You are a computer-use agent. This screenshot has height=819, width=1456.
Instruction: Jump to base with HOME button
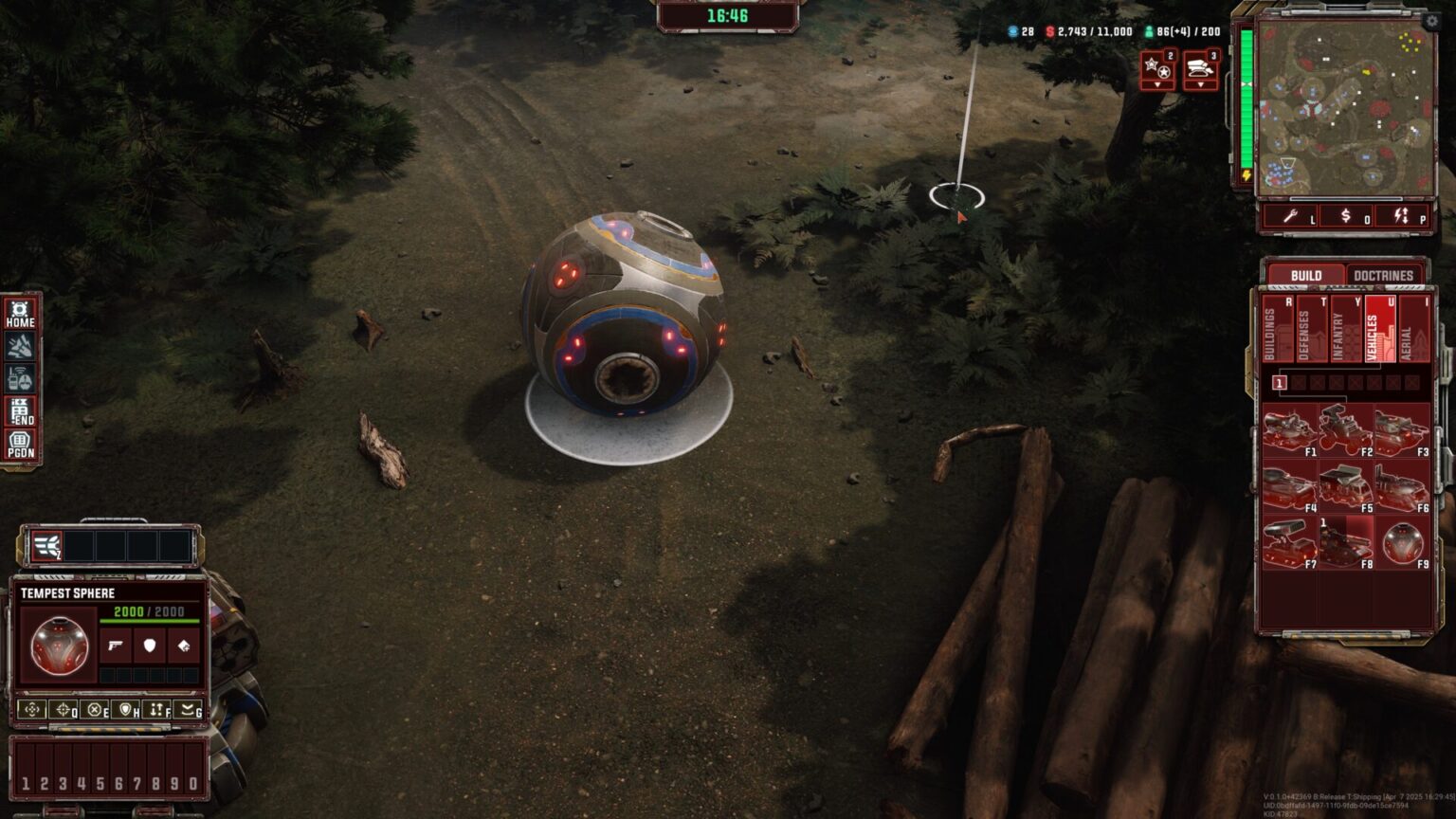click(x=21, y=314)
